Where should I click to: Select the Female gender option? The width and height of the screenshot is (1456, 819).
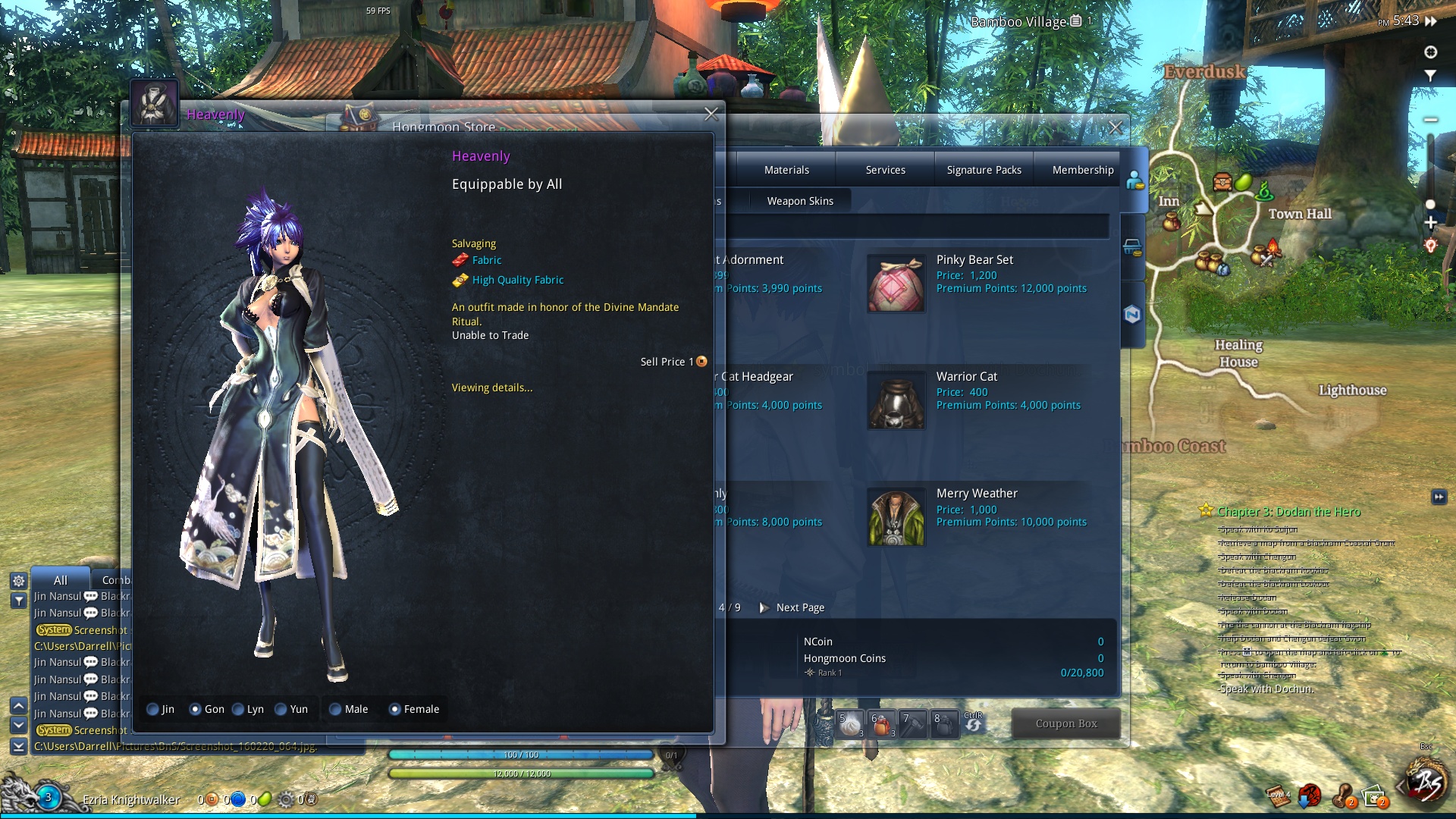point(394,710)
